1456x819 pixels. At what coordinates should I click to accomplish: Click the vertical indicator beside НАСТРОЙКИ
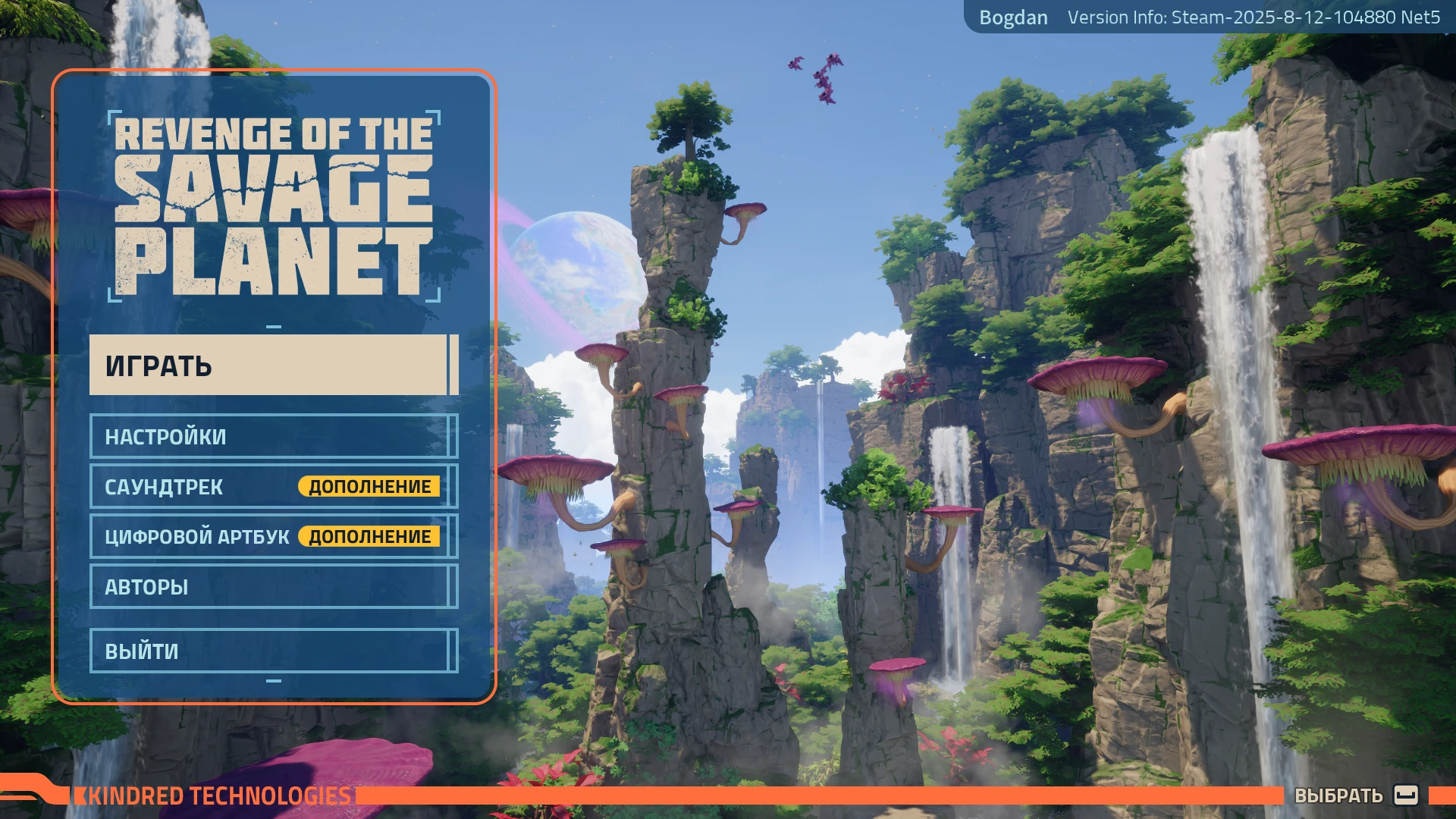click(453, 437)
